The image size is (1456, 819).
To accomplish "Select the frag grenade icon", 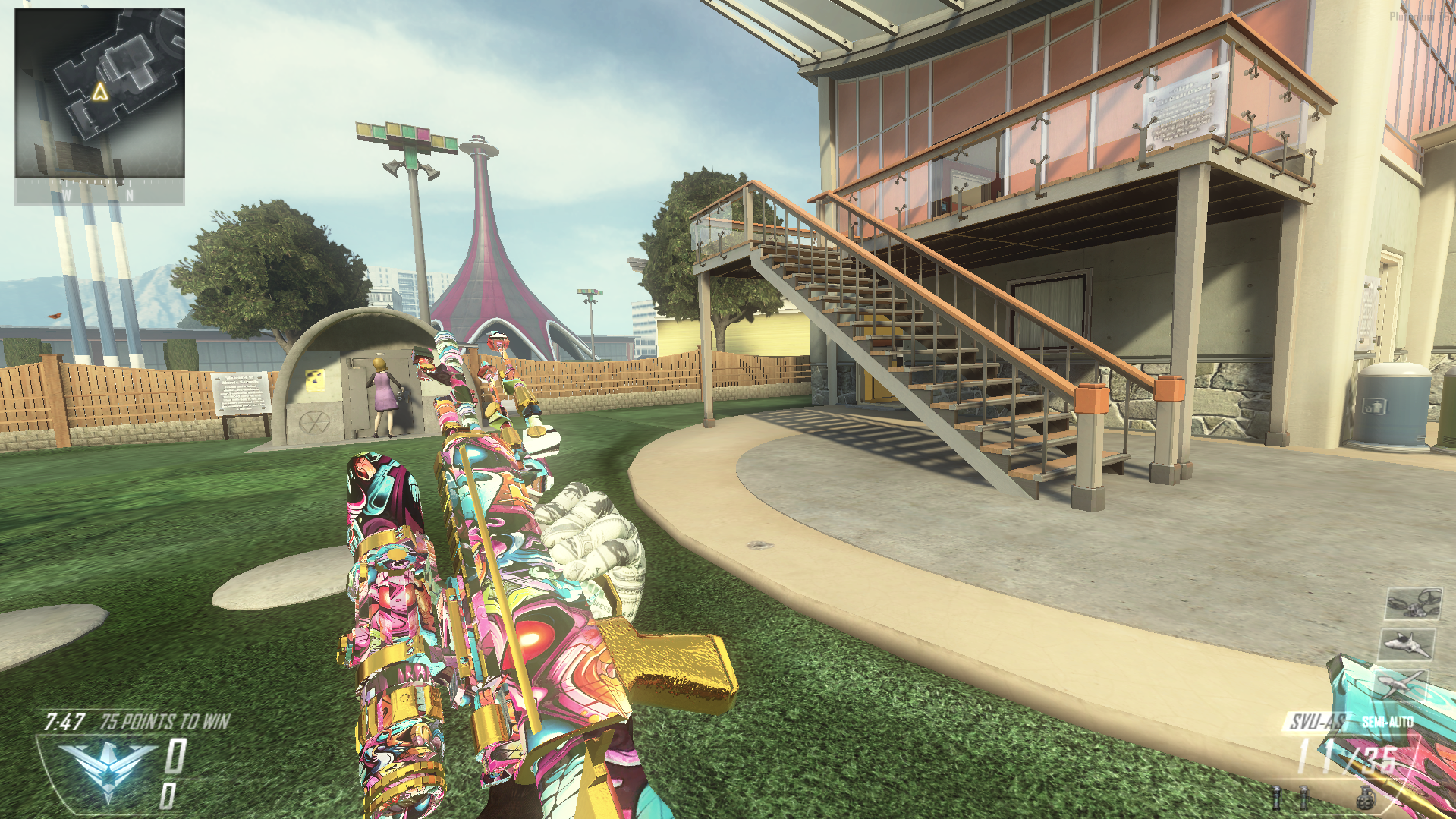I will [1365, 798].
